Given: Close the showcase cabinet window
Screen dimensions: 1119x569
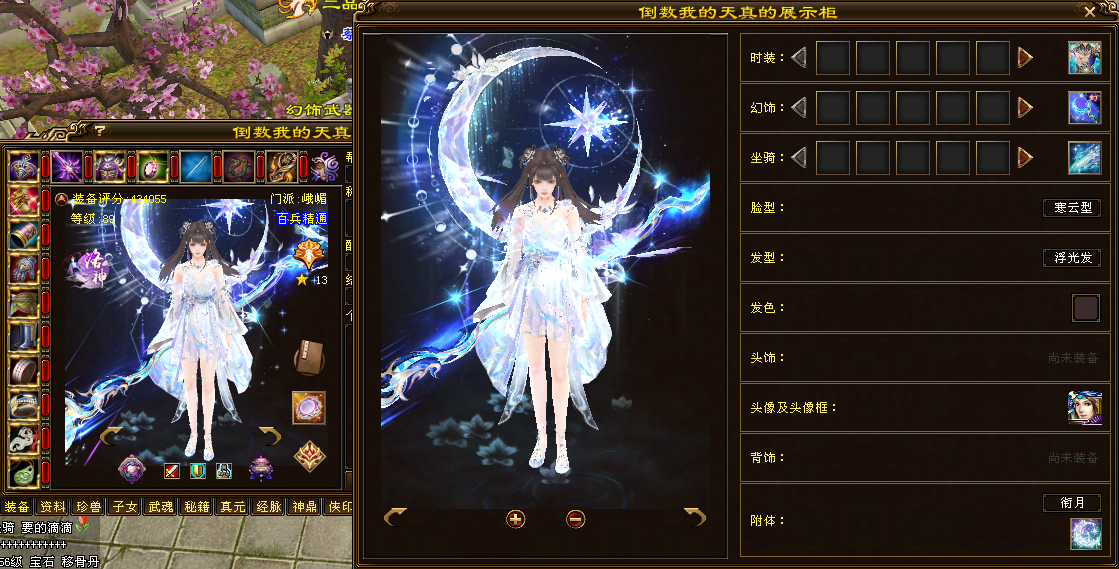Looking at the screenshot, I should click(x=1090, y=12).
